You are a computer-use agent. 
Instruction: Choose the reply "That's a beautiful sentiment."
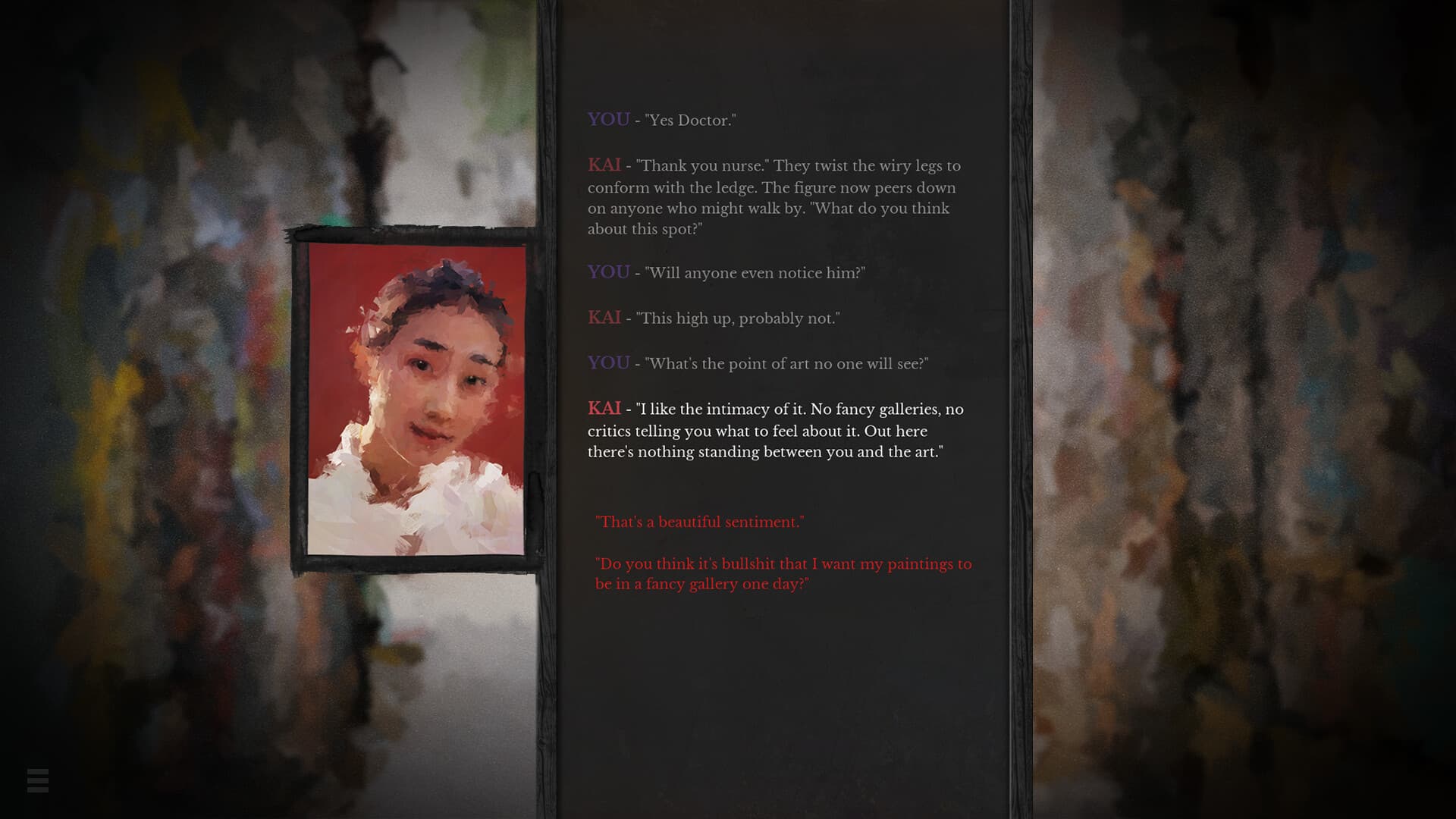point(699,522)
